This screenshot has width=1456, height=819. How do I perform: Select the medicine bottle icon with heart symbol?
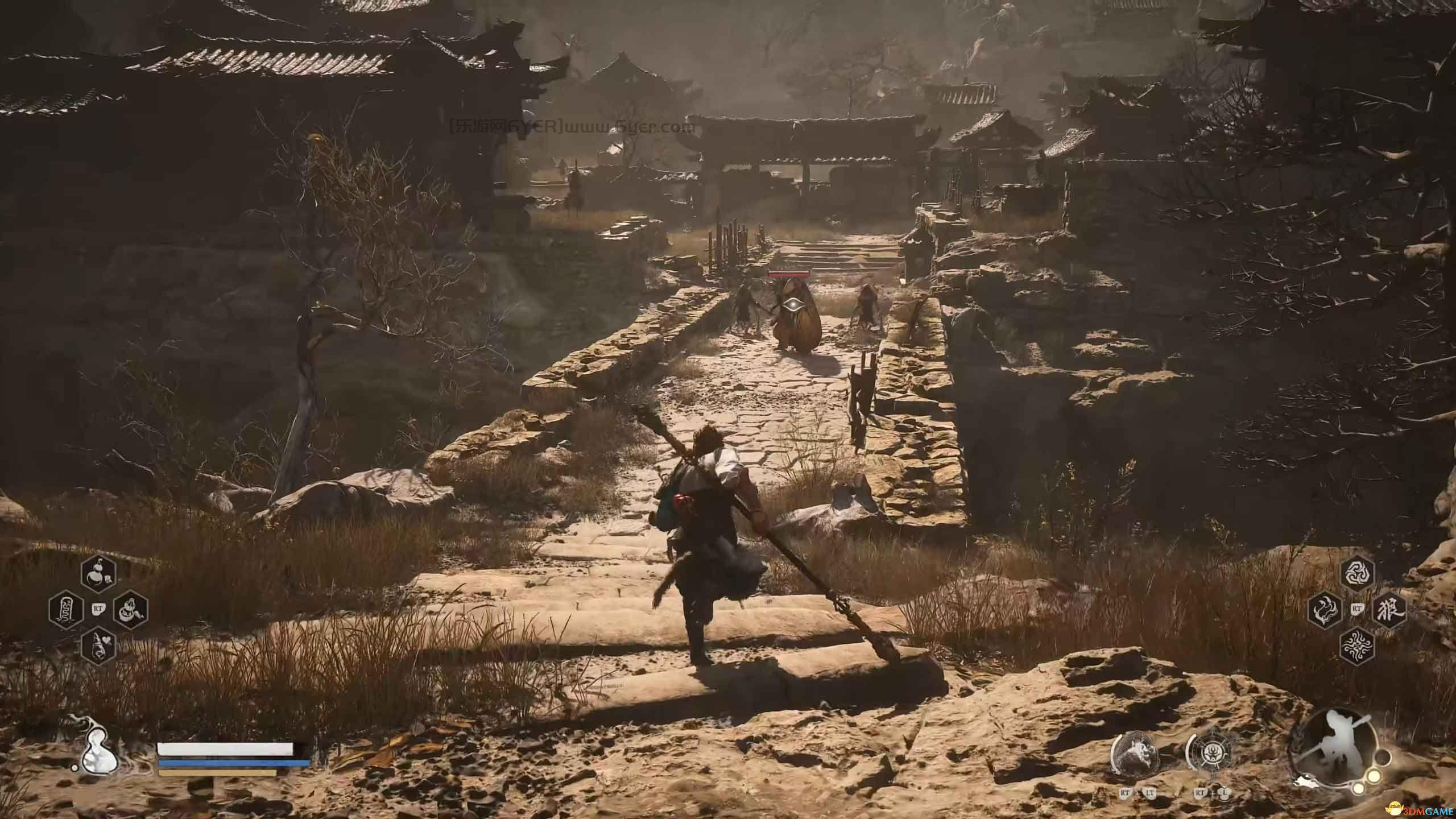pyautogui.click(x=99, y=647)
